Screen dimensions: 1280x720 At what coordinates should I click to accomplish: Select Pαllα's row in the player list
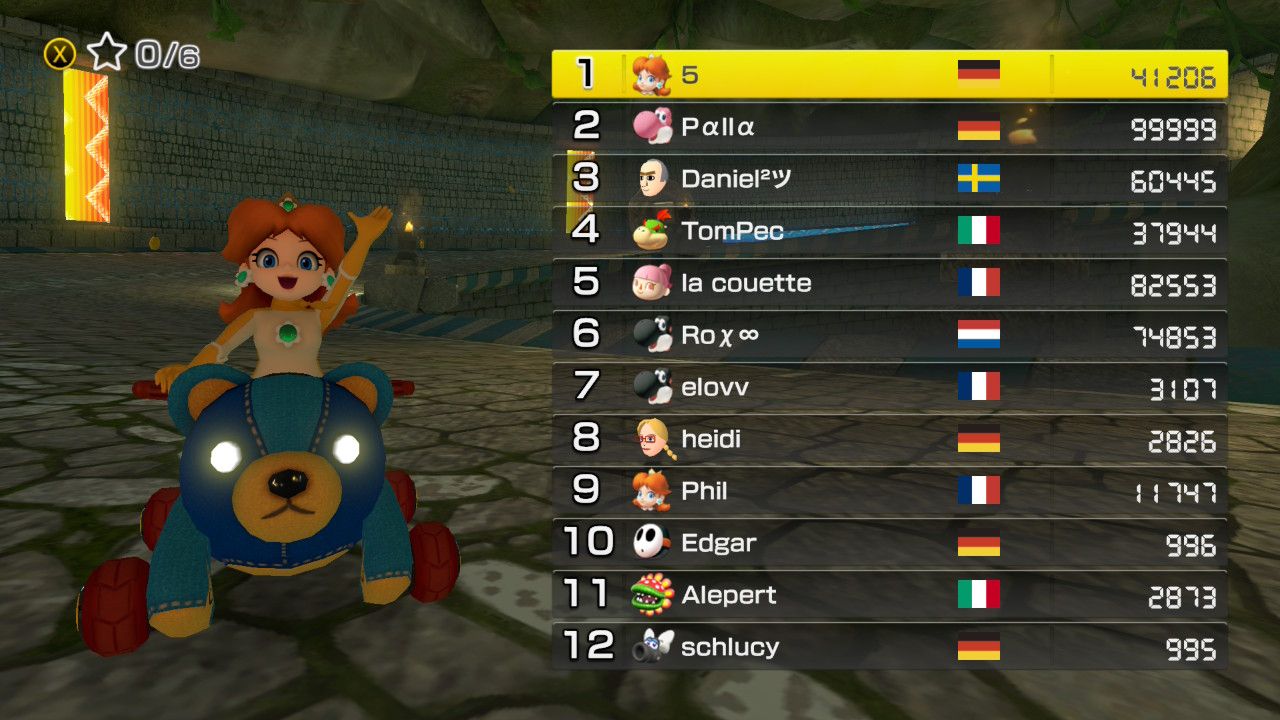coord(889,127)
